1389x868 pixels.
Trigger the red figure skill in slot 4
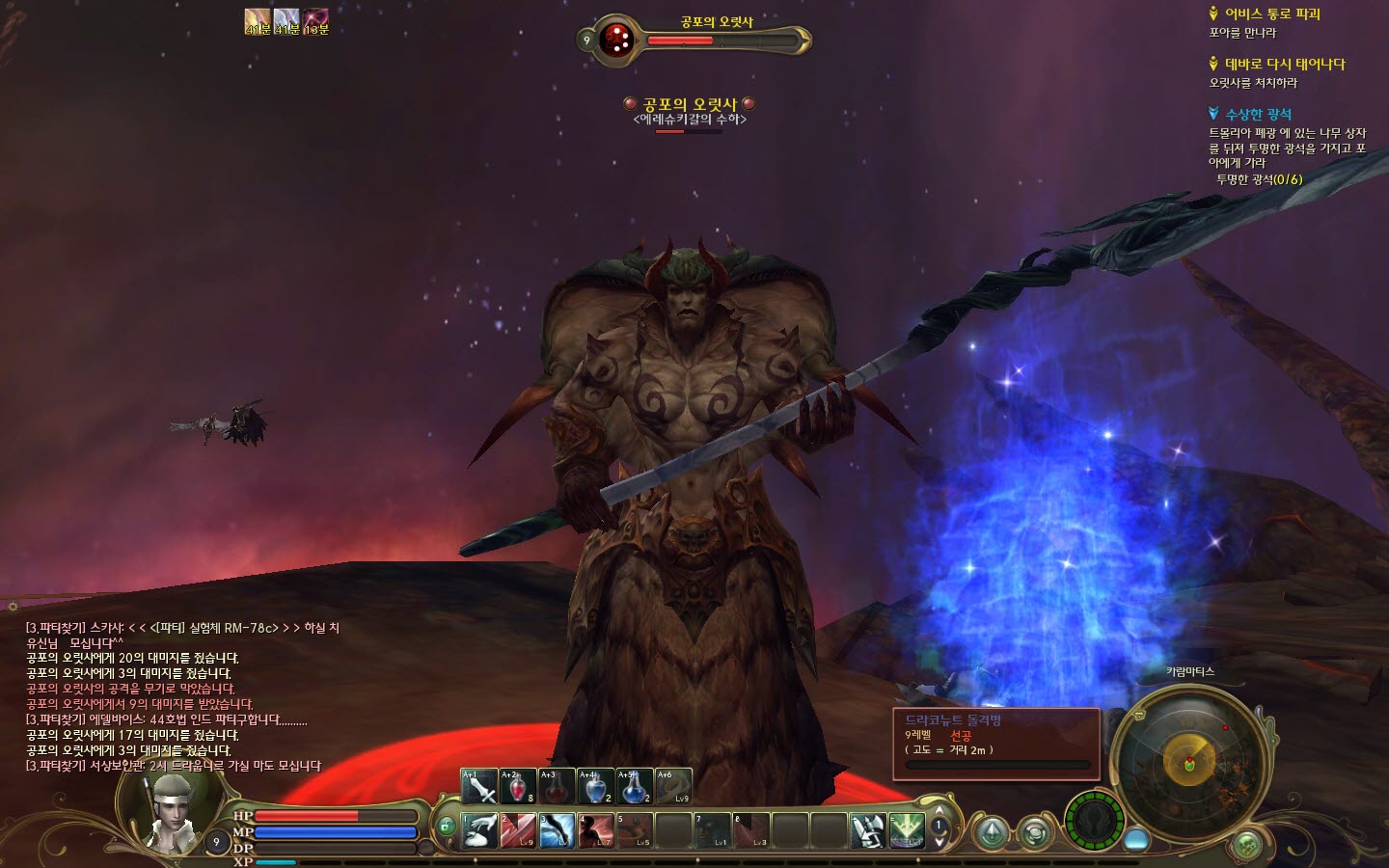[596, 830]
